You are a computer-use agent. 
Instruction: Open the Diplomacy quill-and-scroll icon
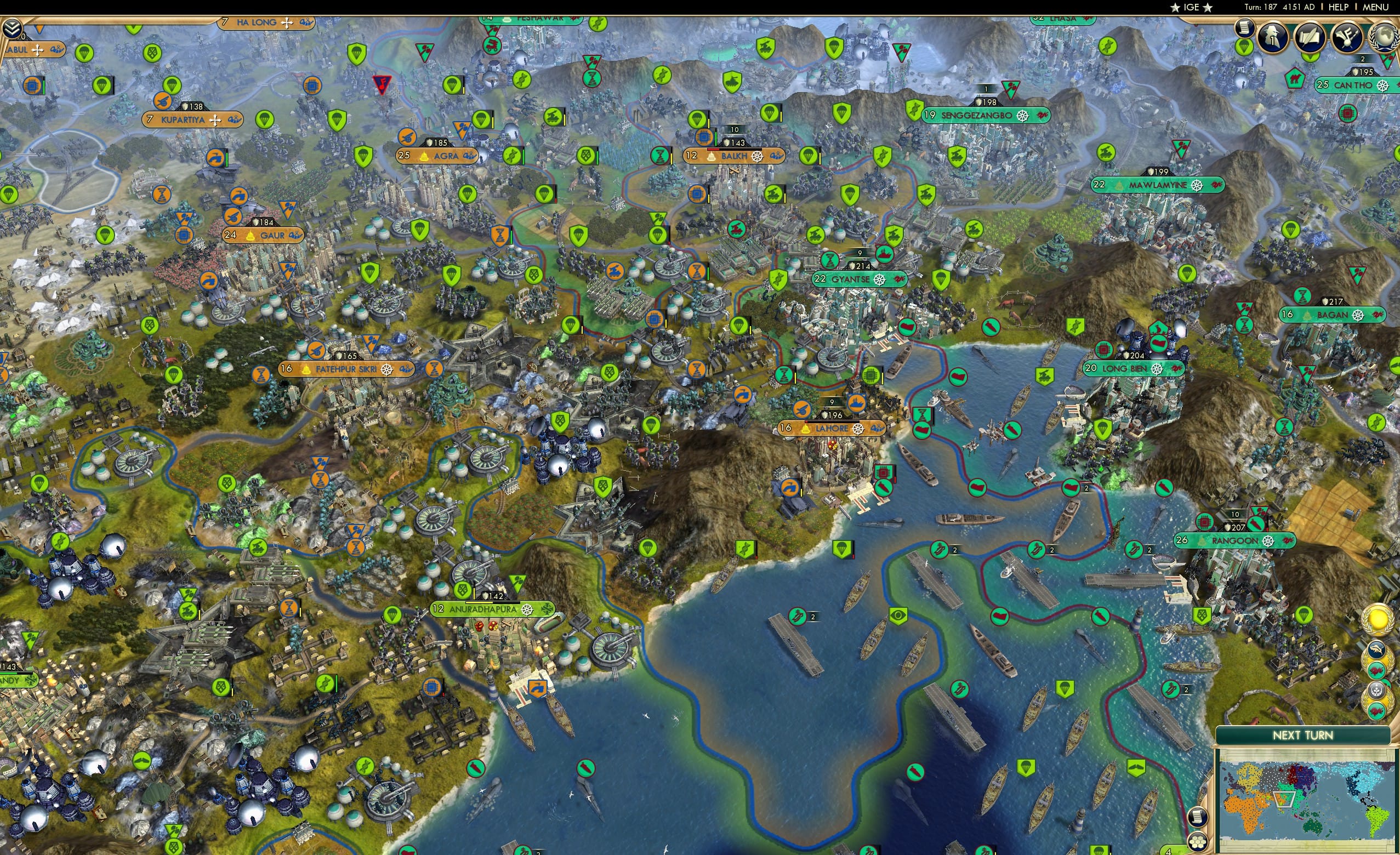[1312, 37]
